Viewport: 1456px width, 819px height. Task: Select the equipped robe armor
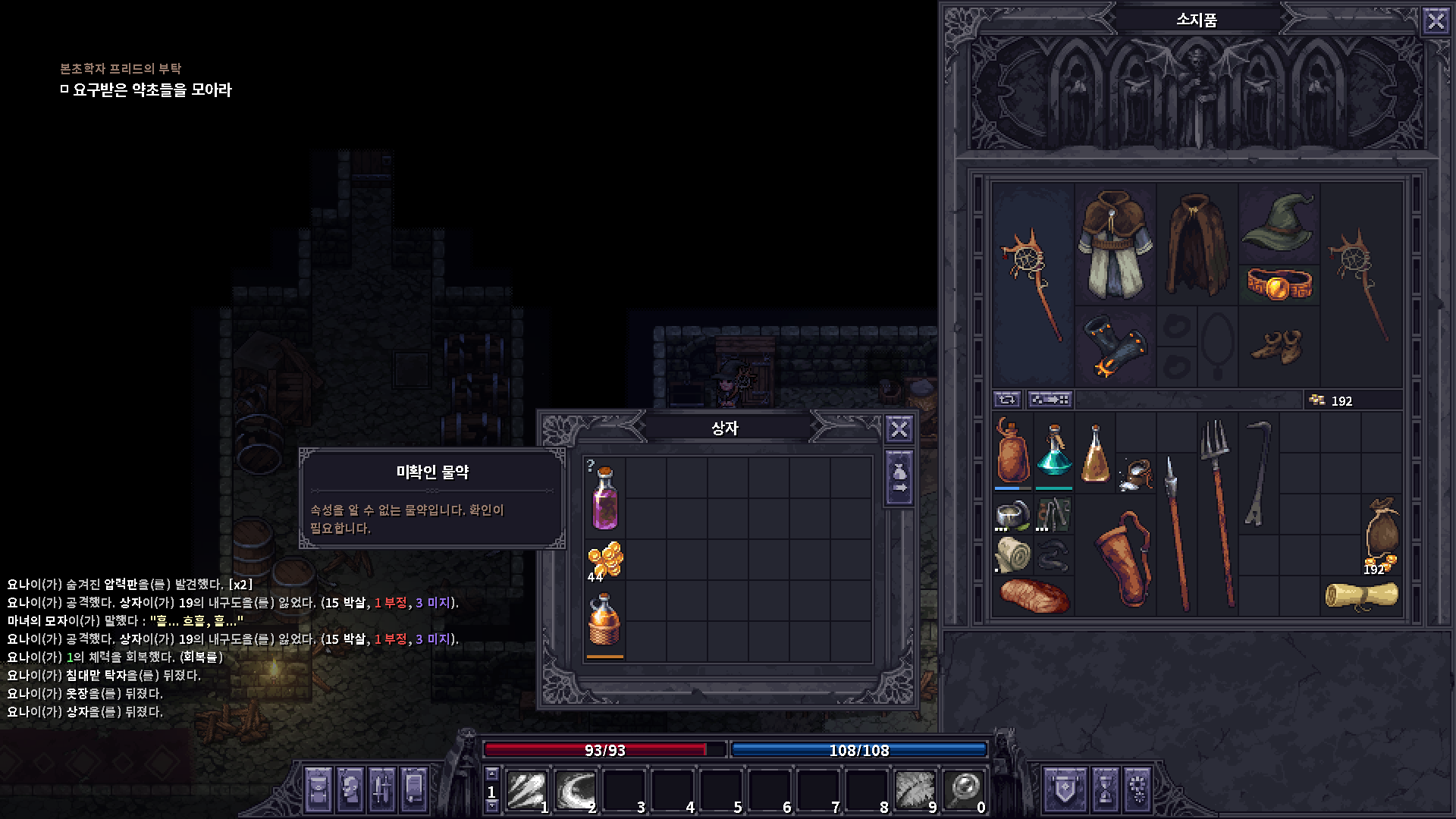click(x=1115, y=243)
